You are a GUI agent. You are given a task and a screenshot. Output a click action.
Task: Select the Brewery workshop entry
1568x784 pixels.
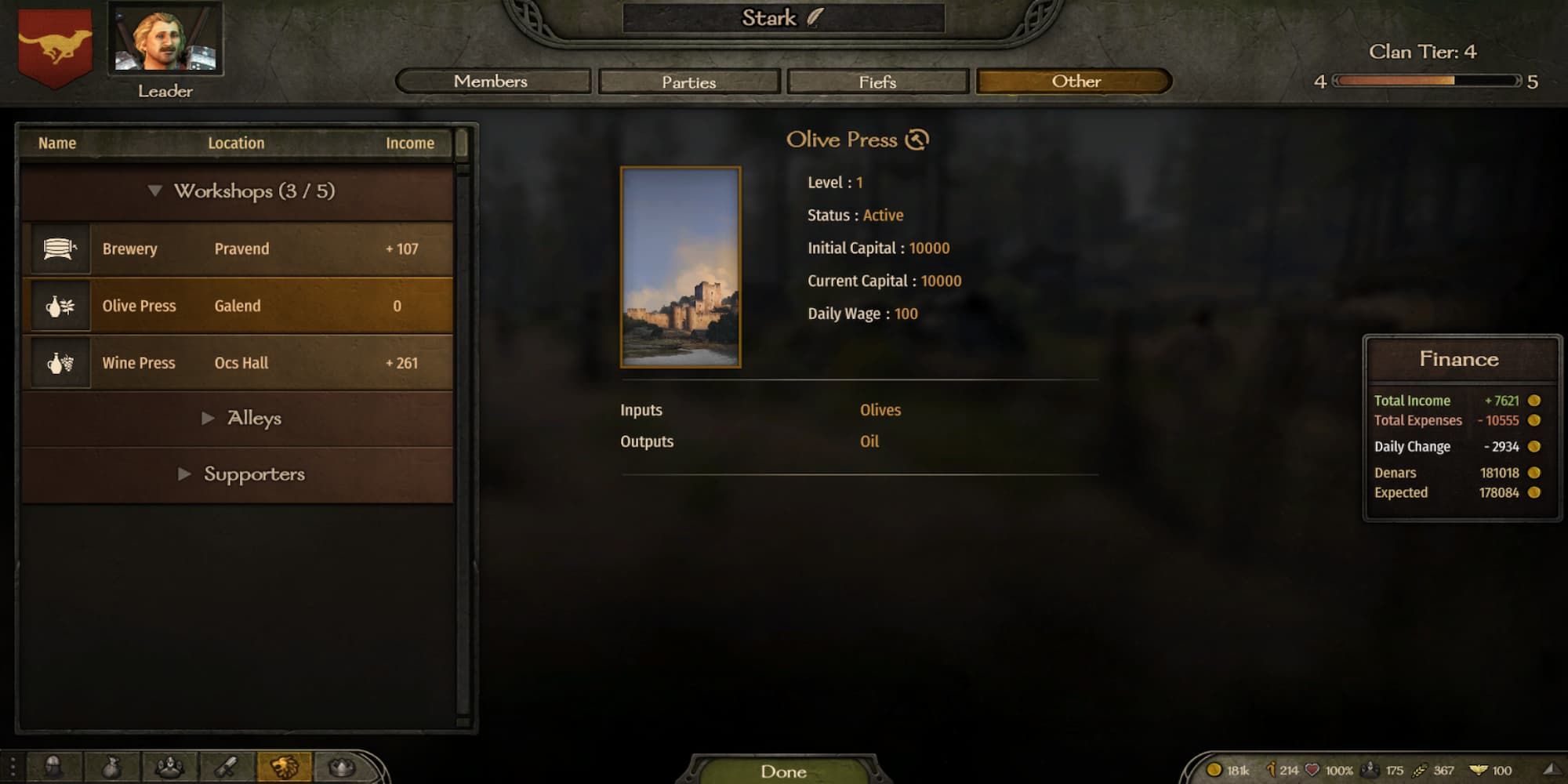pyautogui.click(x=235, y=249)
